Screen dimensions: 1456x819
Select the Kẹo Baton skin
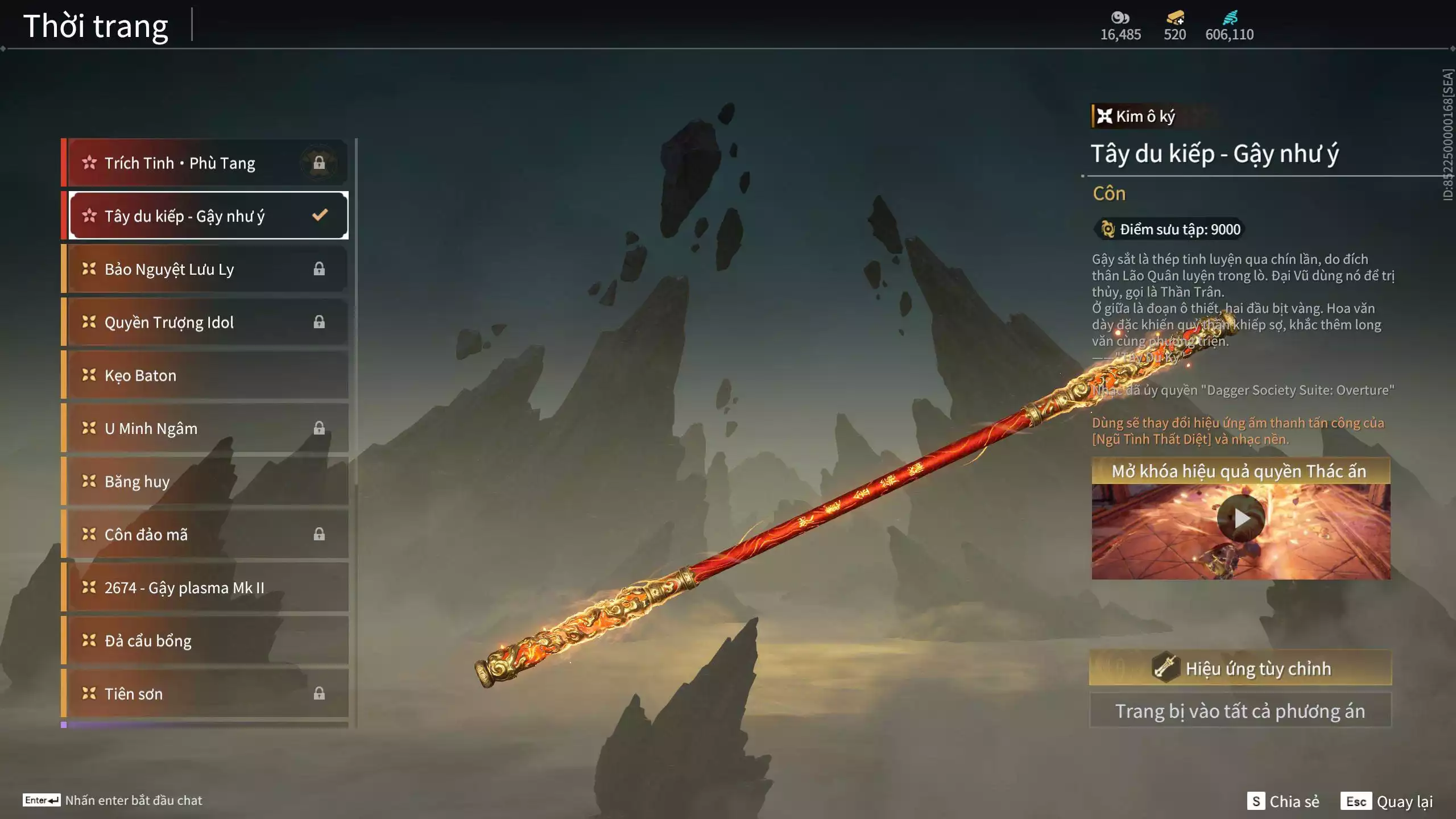pos(206,375)
